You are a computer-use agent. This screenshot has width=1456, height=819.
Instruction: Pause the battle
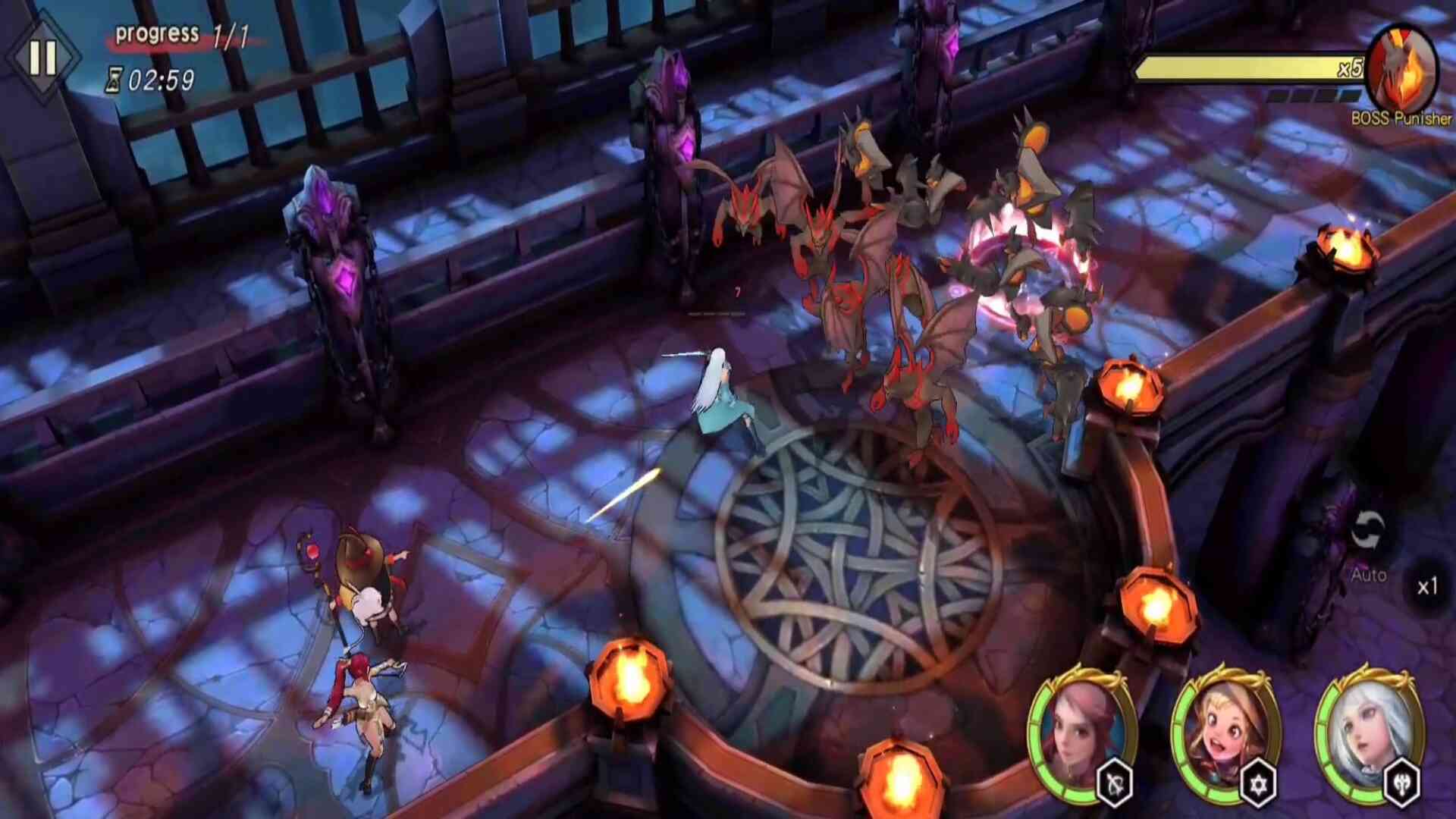[42, 57]
